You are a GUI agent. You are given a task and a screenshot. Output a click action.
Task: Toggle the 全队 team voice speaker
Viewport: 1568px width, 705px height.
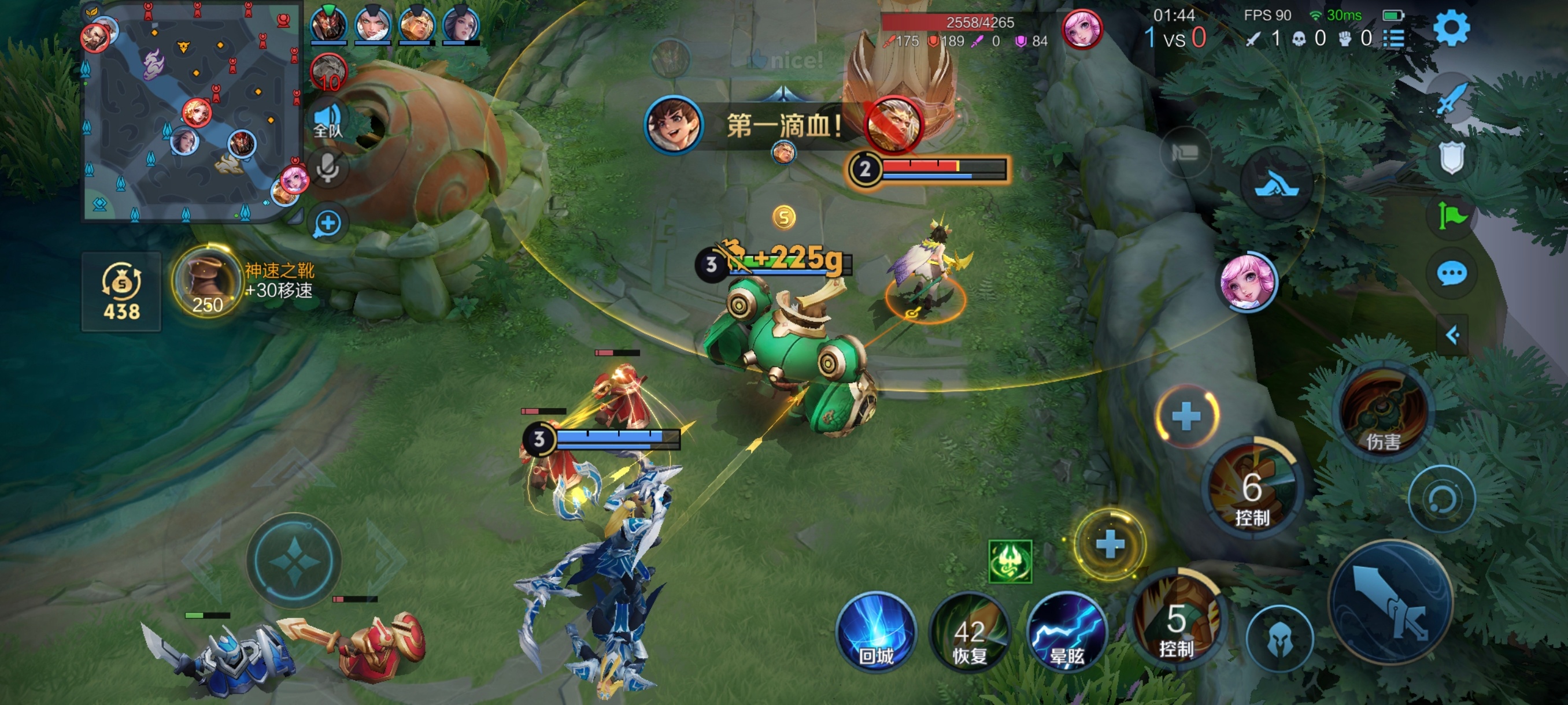328,120
